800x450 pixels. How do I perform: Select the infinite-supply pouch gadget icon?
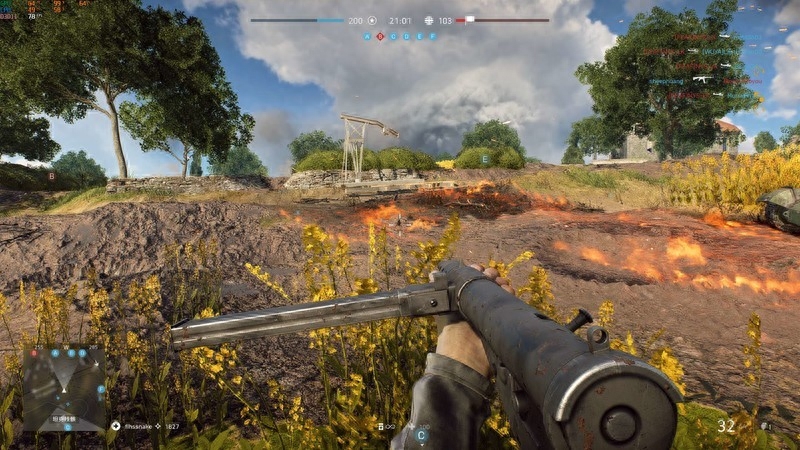(380, 426)
